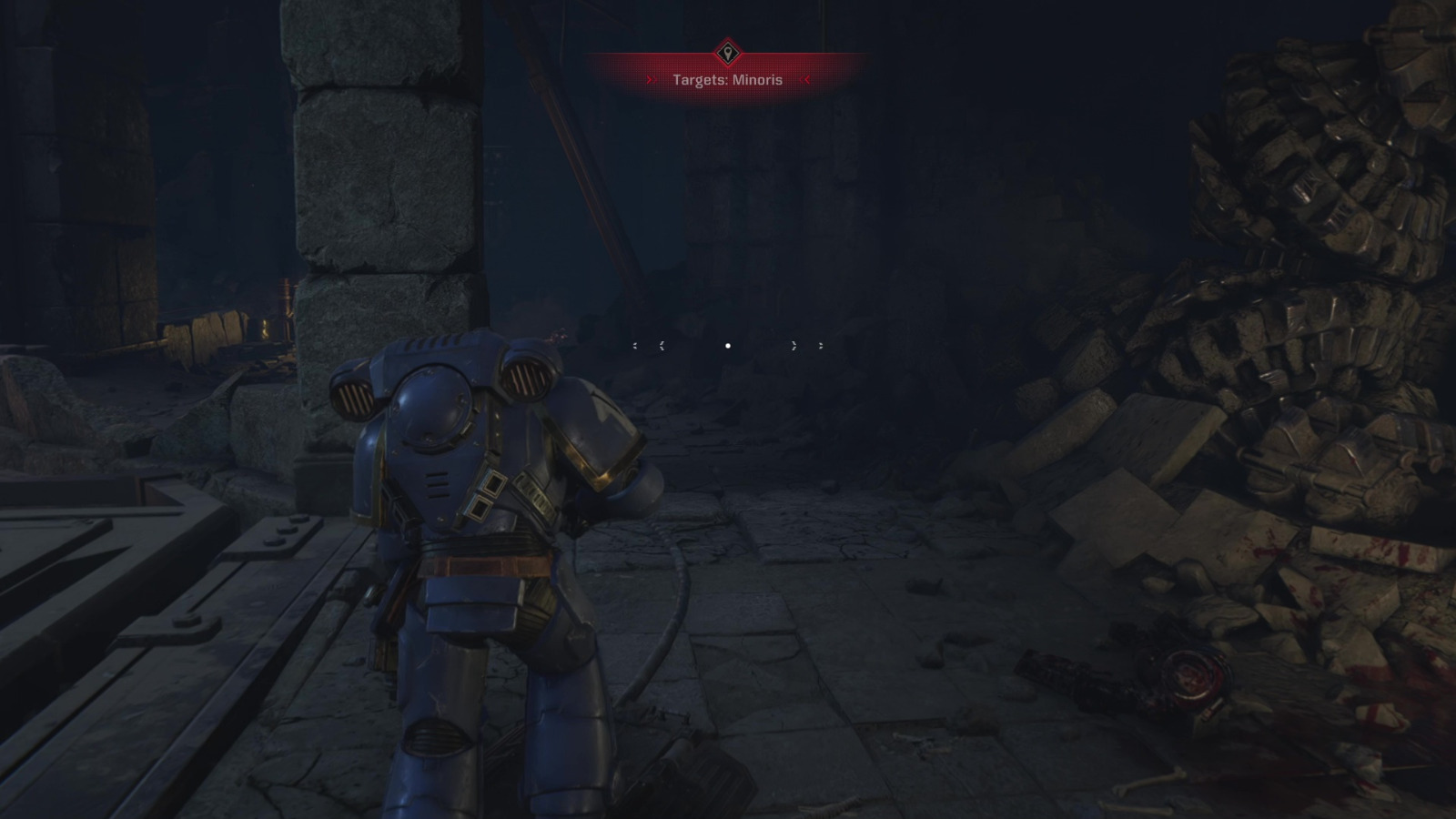The height and width of the screenshot is (819, 1456).
Task: Select the 'Targets: Minoris' objective text
Action: 728,80
